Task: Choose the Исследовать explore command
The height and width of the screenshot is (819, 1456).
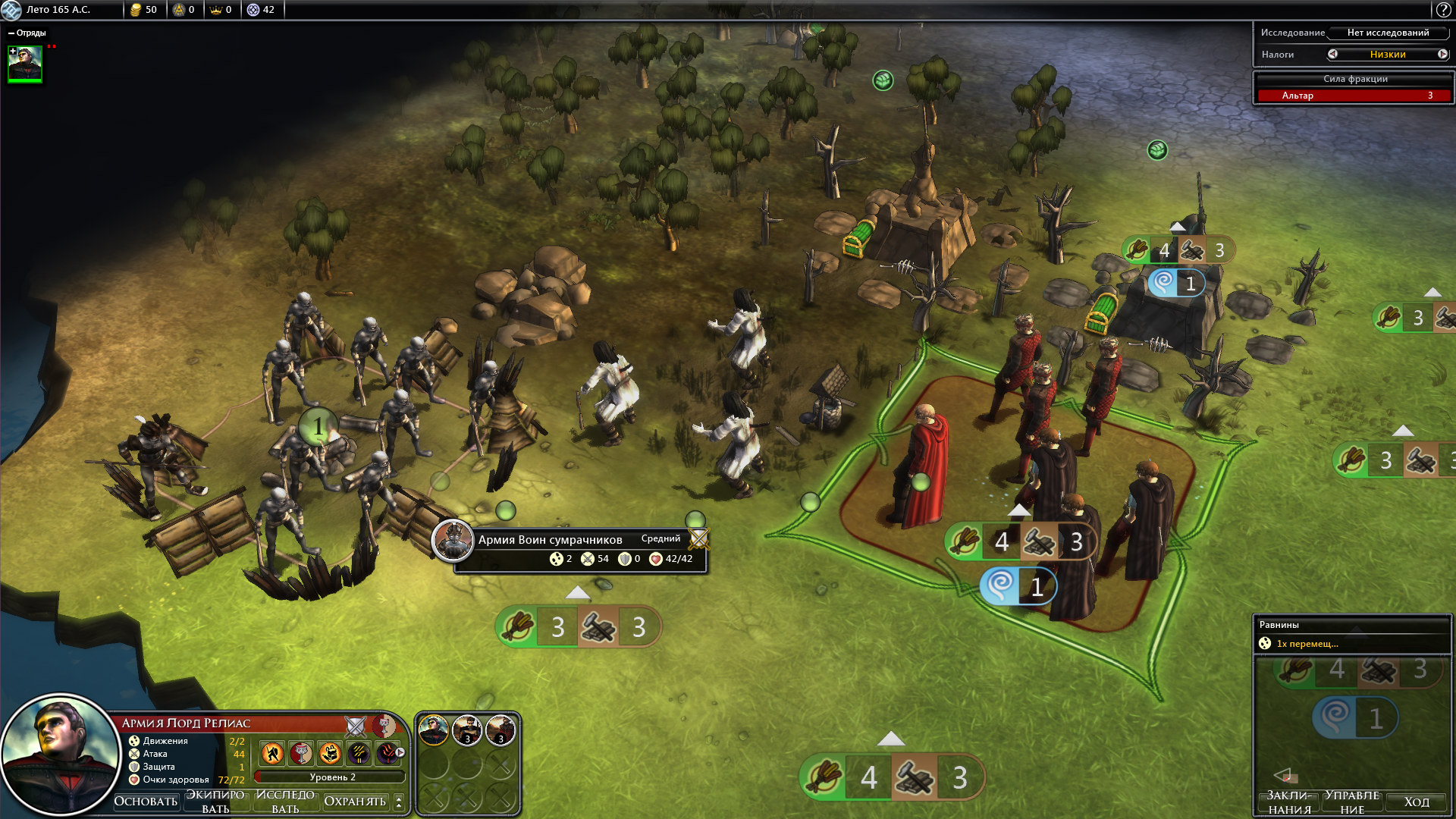Action: pos(285,802)
